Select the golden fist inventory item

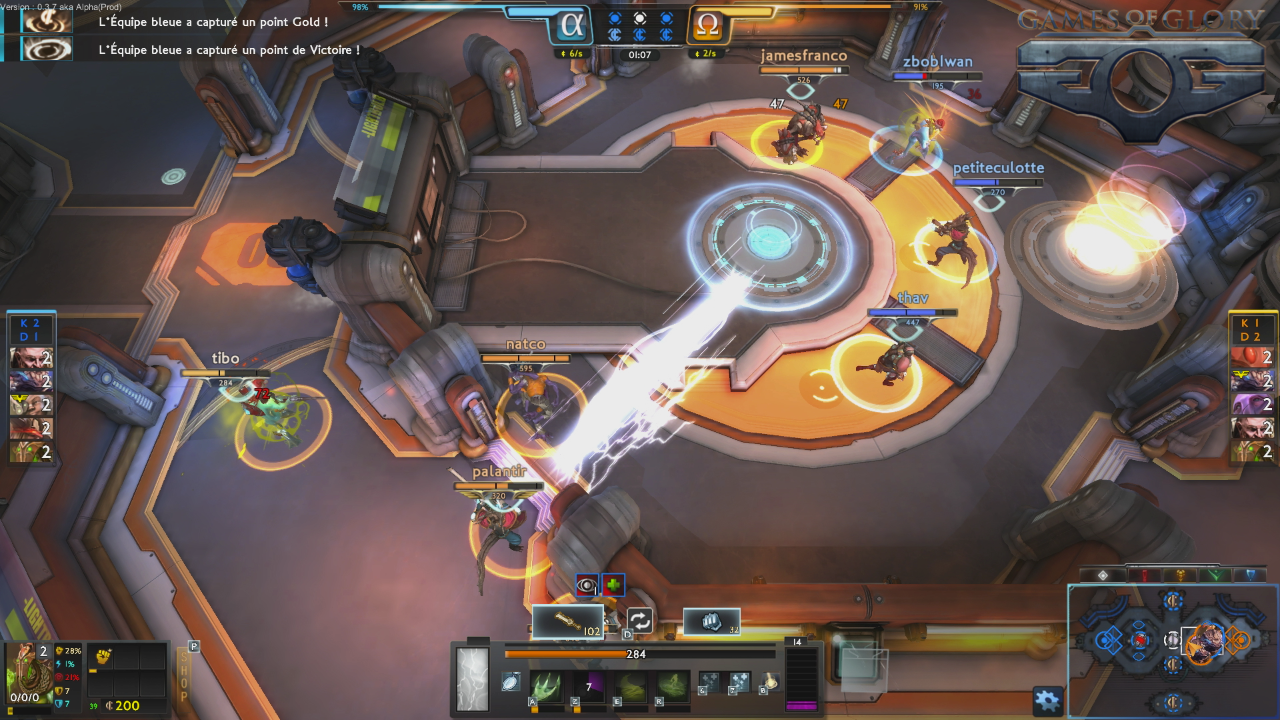(x=102, y=657)
